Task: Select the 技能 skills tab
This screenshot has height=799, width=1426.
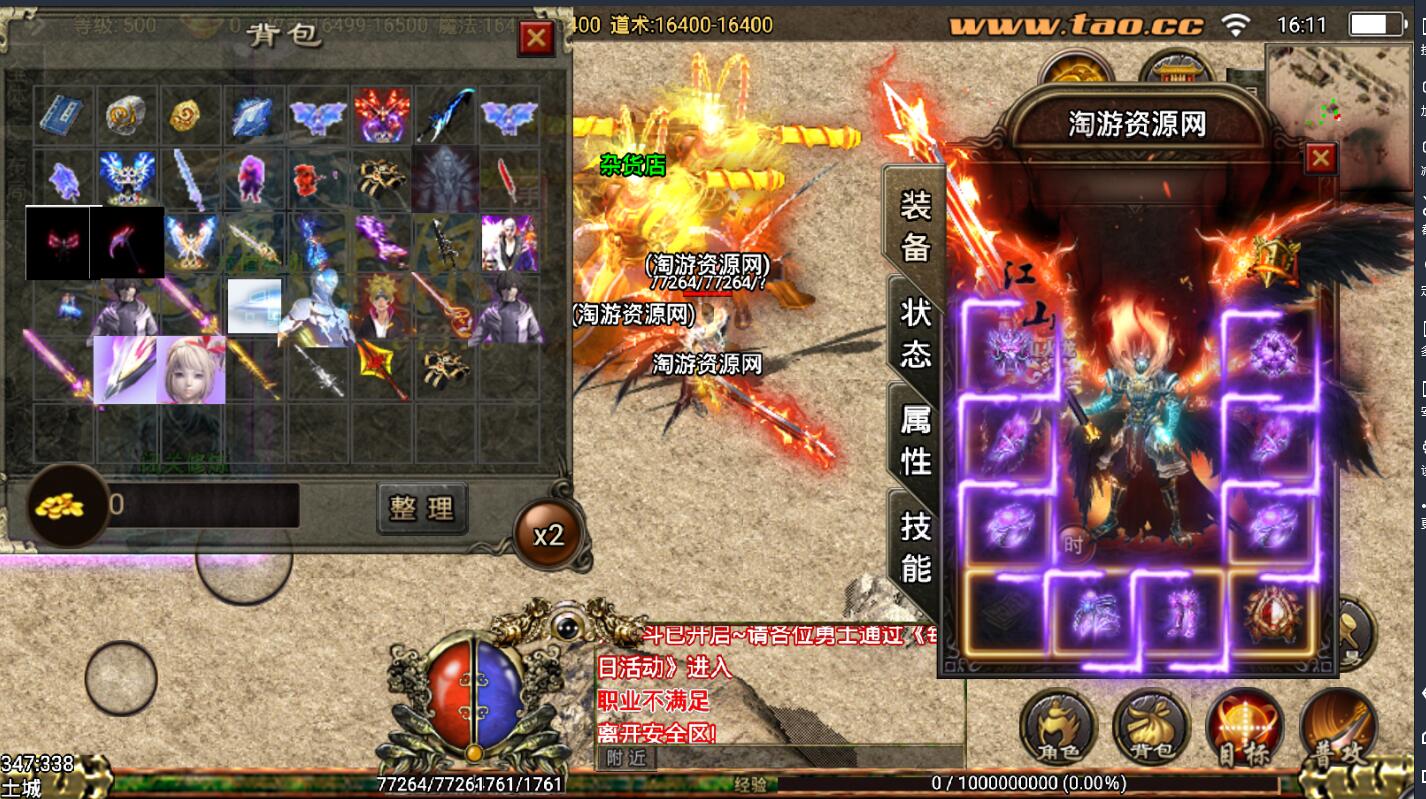Action: 915,546
